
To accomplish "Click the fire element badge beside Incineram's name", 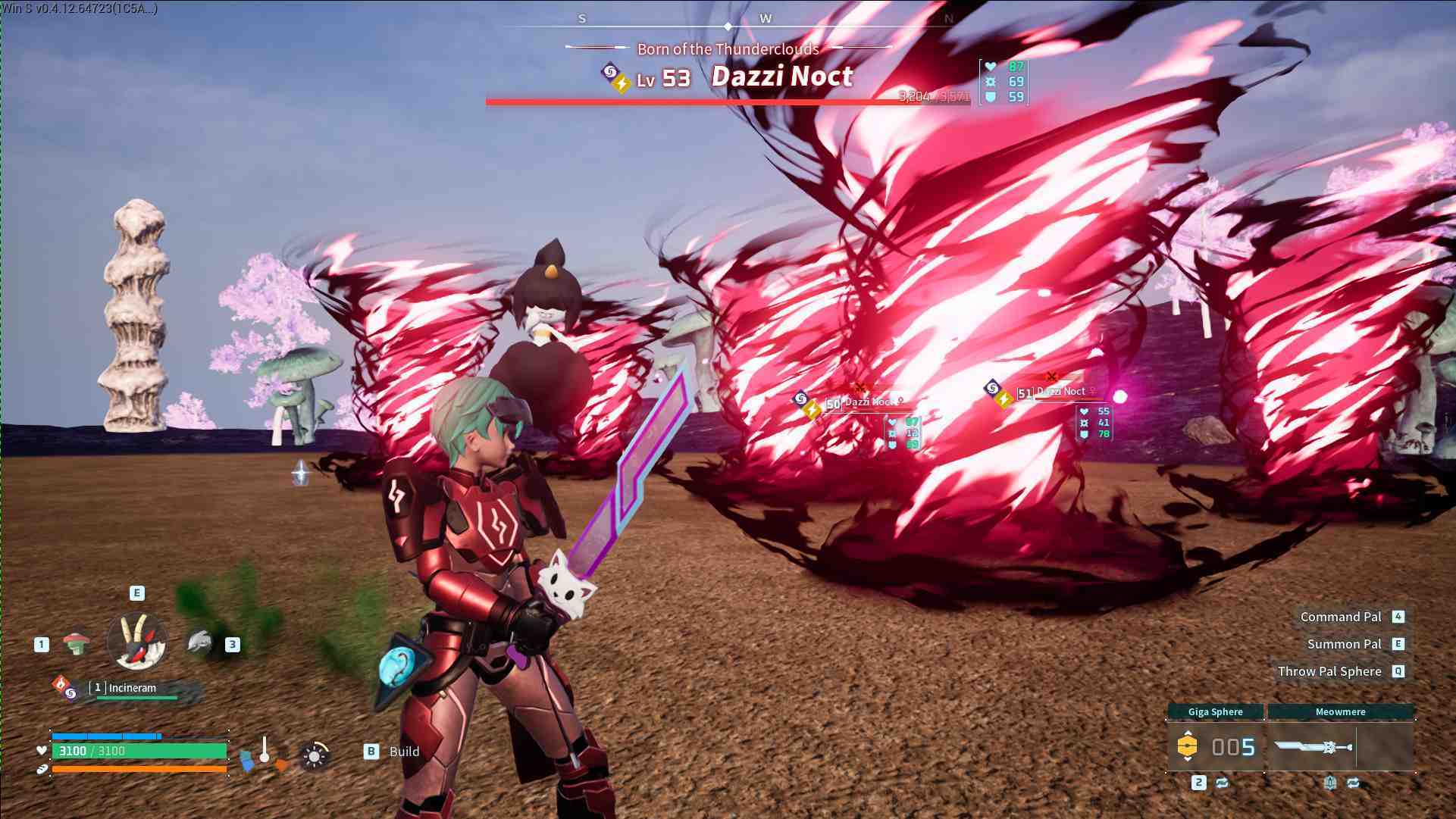I will click(x=61, y=686).
